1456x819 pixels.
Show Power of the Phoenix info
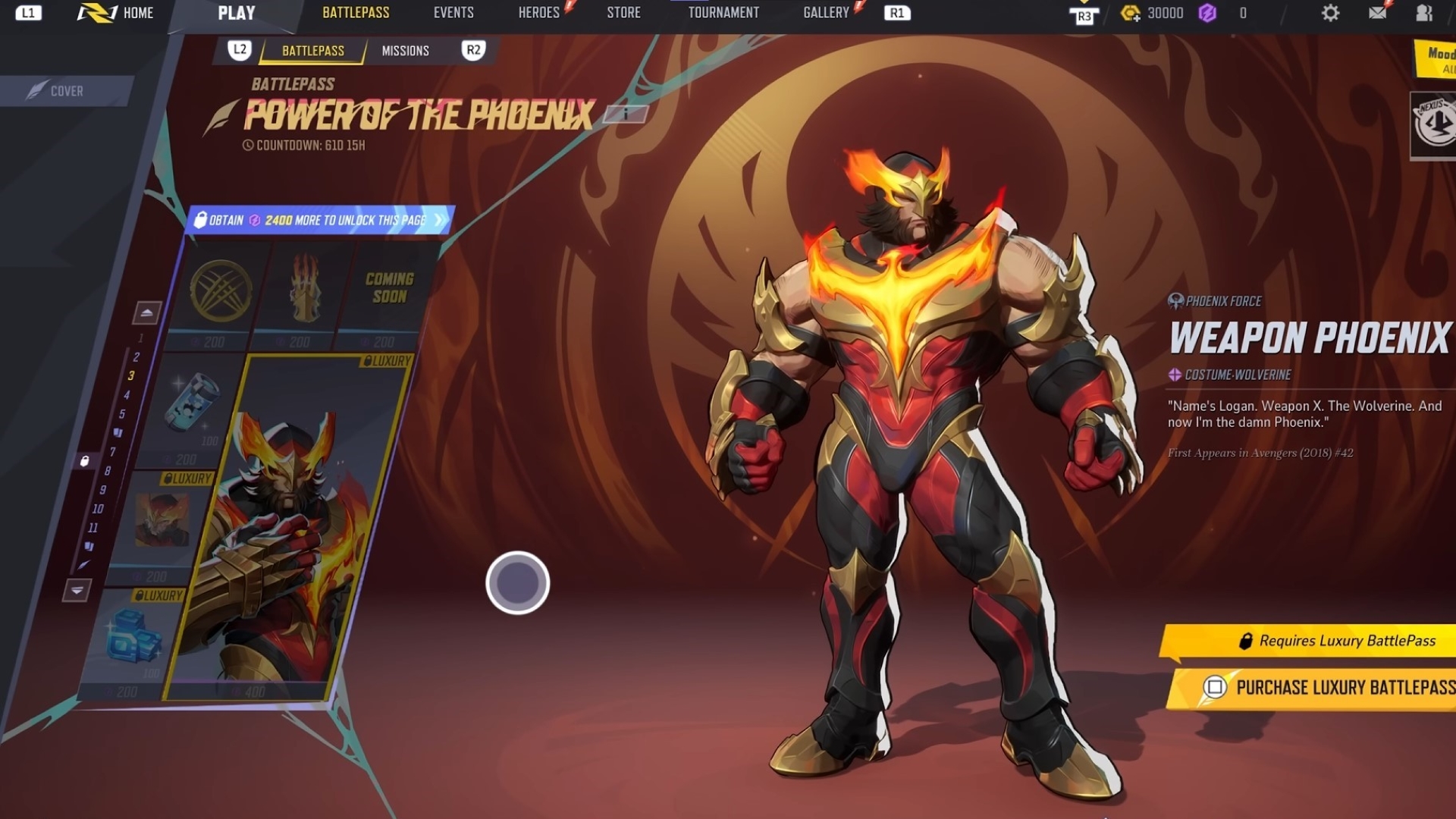pos(626,115)
